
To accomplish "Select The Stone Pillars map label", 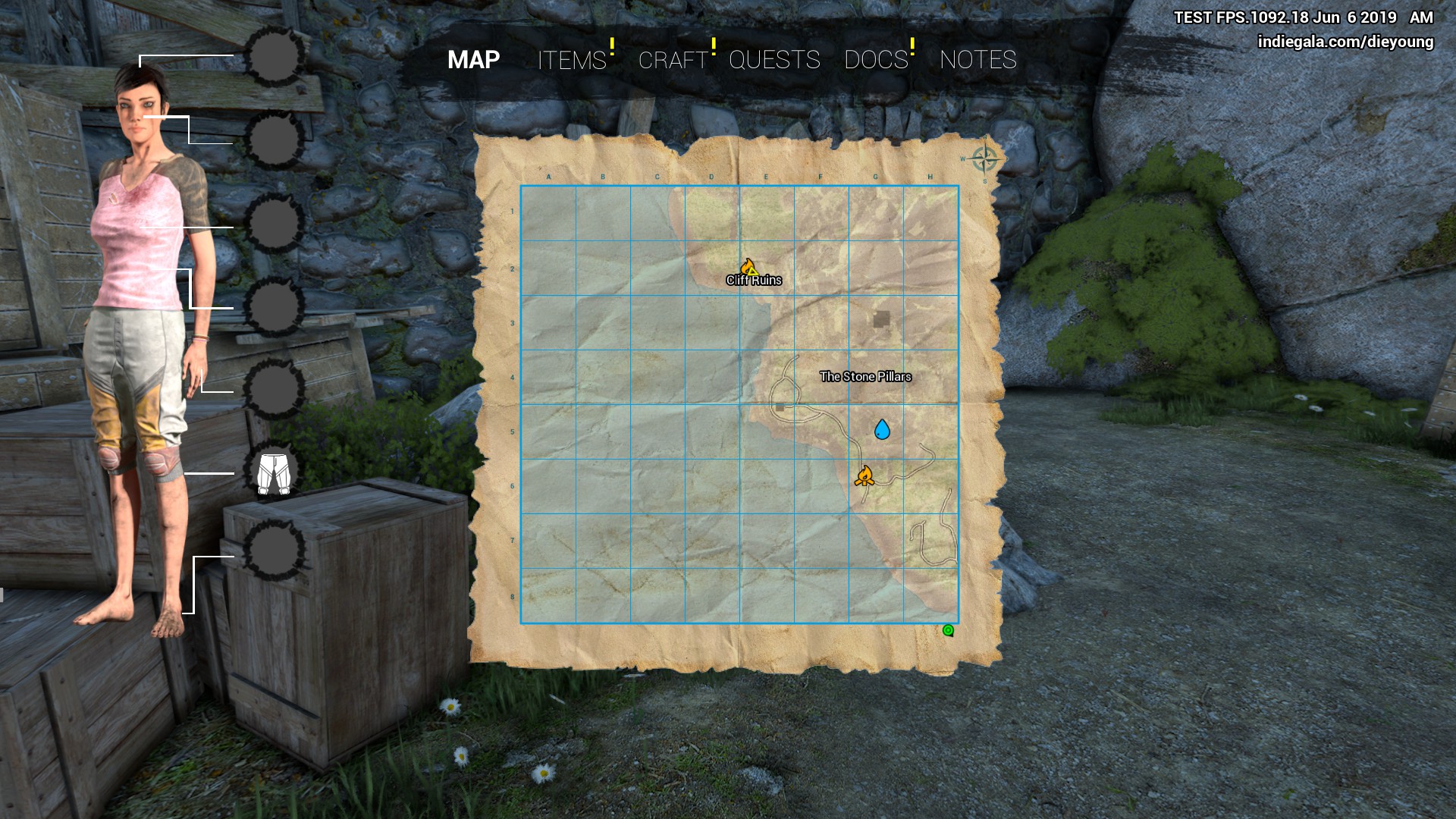I will click(865, 377).
